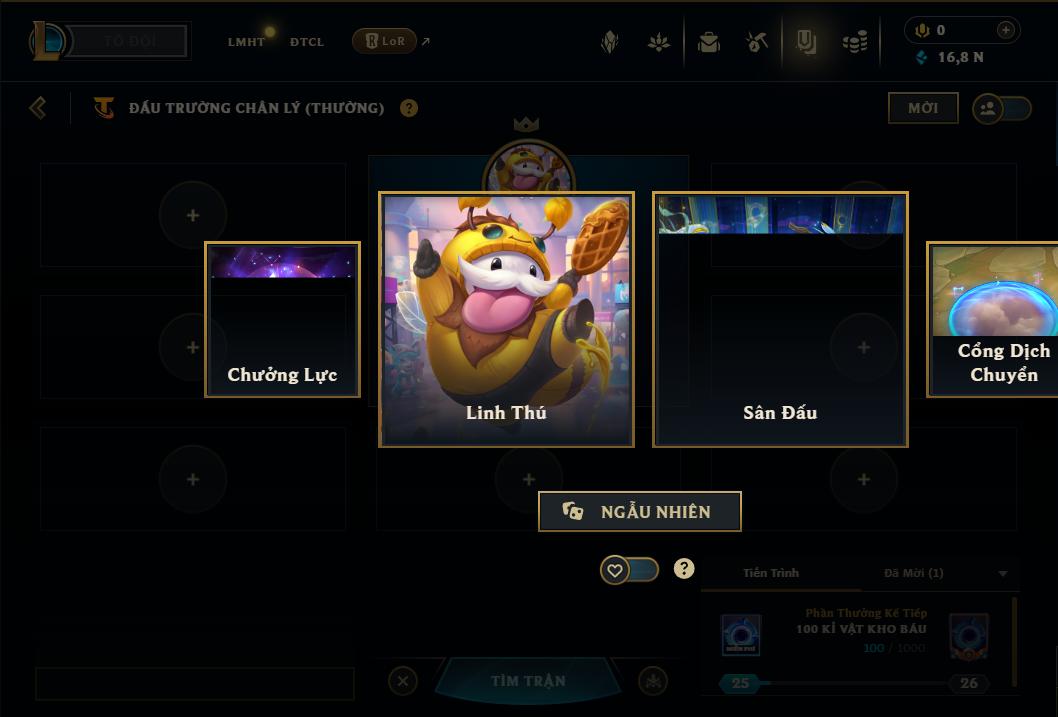Choose the Sân Đấu arena card
The height and width of the screenshot is (717, 1058).
[780, 319]
